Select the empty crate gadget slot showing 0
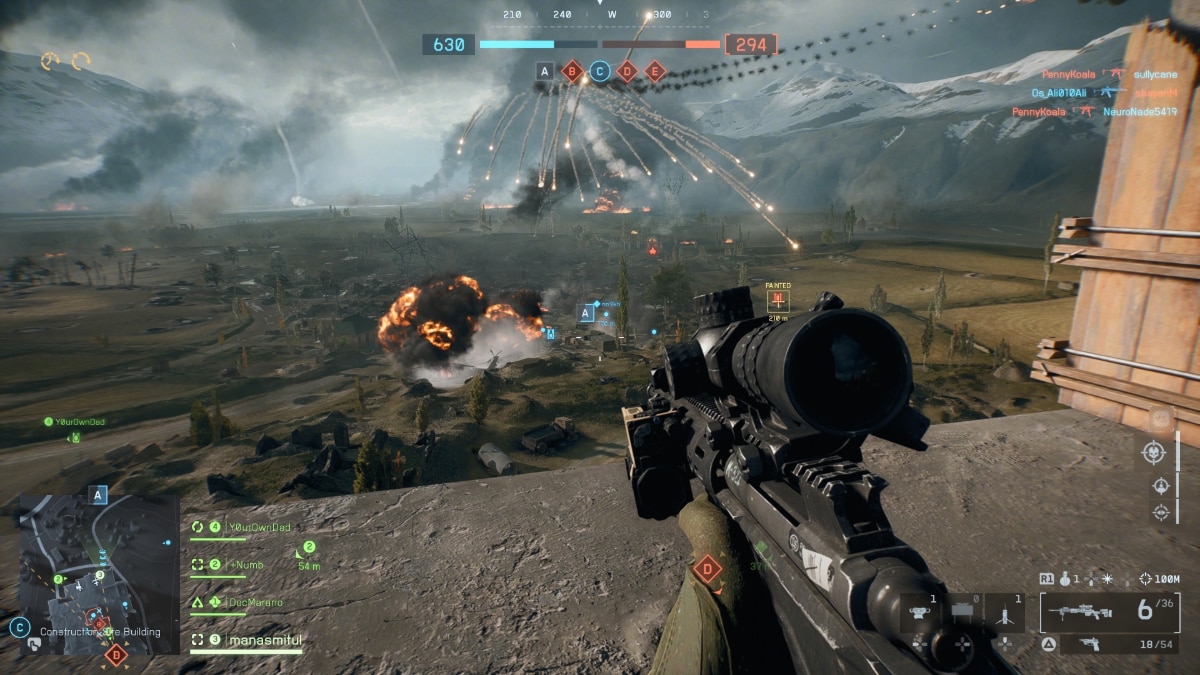1200x675 pixels. tap(963, 612)
